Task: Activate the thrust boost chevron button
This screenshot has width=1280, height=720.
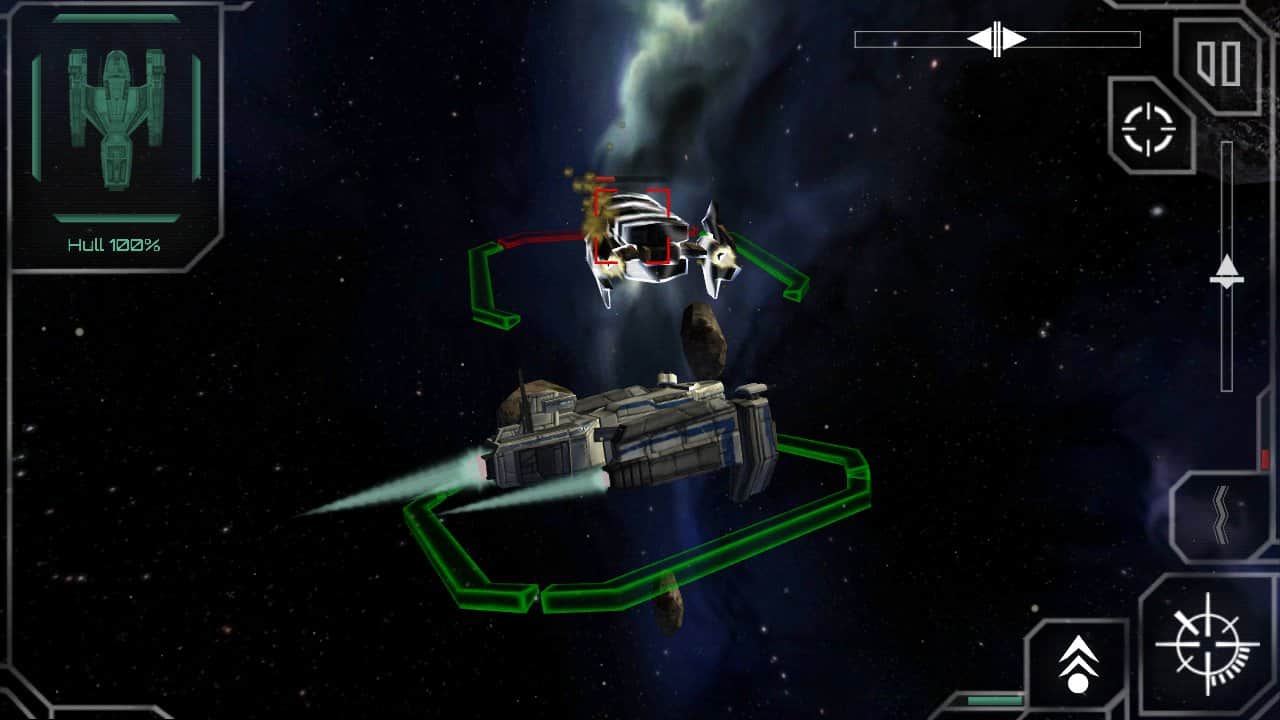Action: click(1078, 664)
